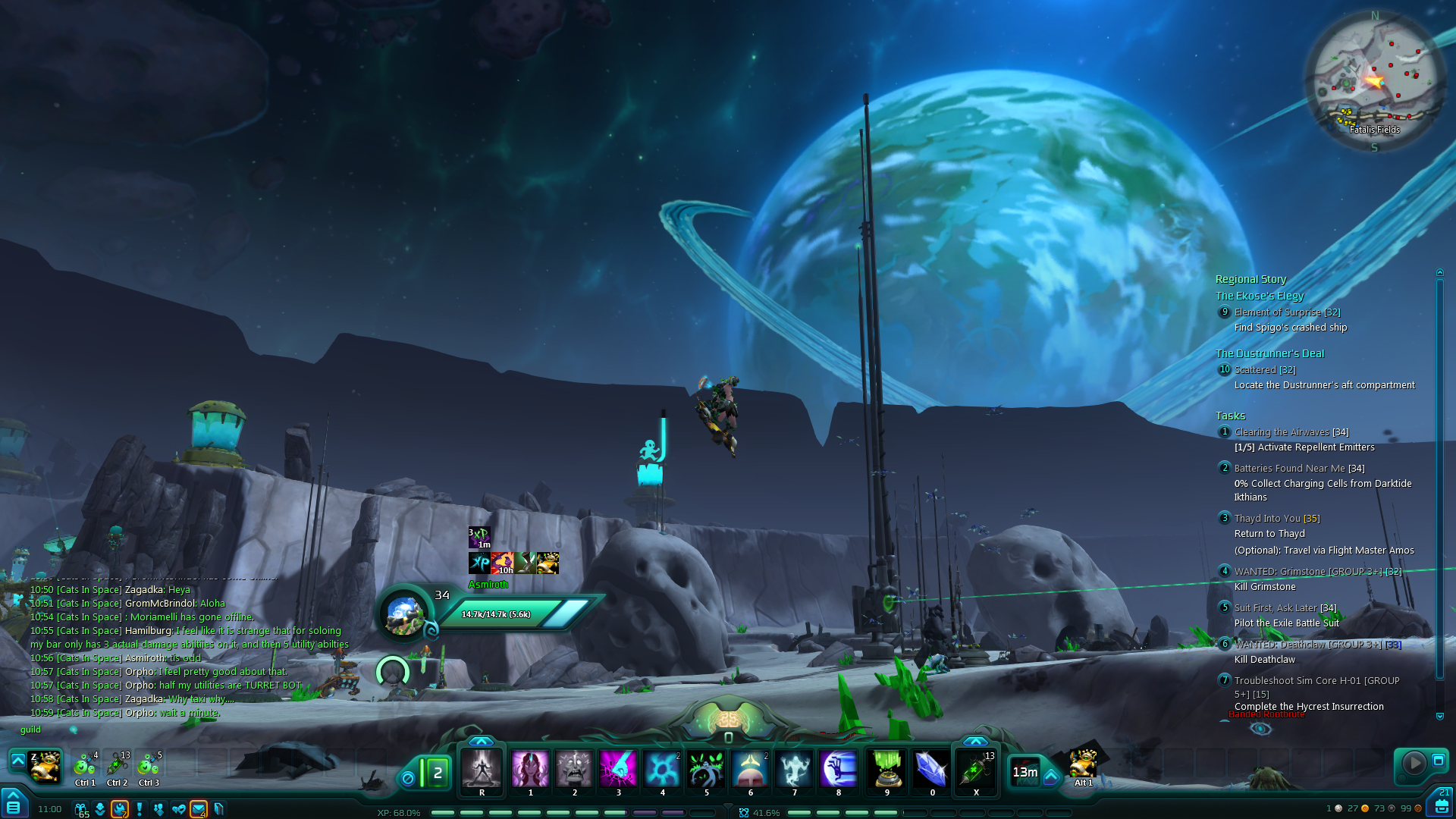The width and height of the screenshot is (1456, 819).
Task: Open the main menu list button
Action: [x=14, y=806]
